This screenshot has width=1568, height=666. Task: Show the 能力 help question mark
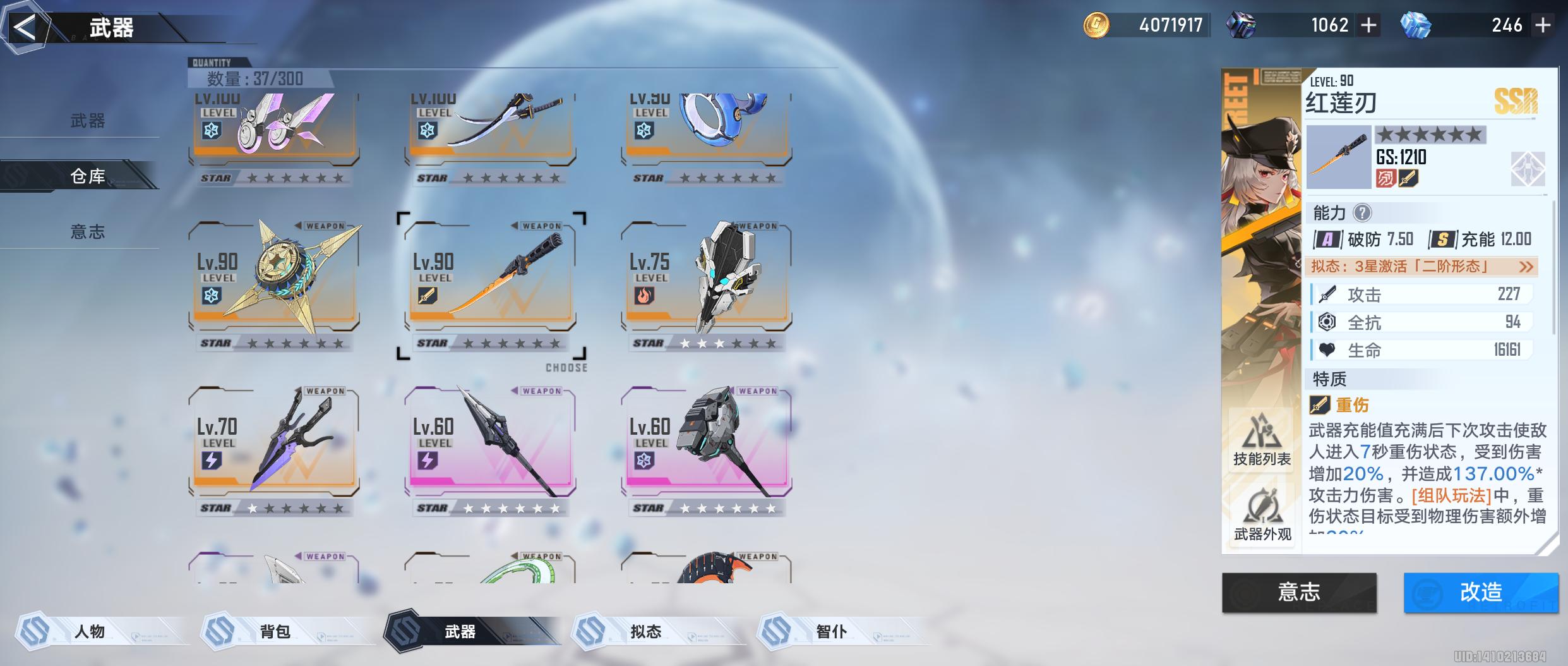[x=1363, y=213]
